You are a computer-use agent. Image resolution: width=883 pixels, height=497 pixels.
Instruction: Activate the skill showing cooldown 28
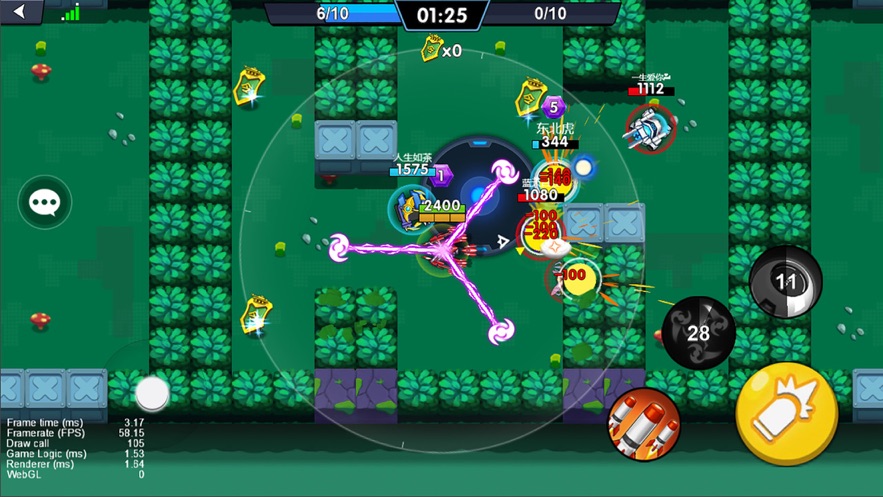[699, 333]
